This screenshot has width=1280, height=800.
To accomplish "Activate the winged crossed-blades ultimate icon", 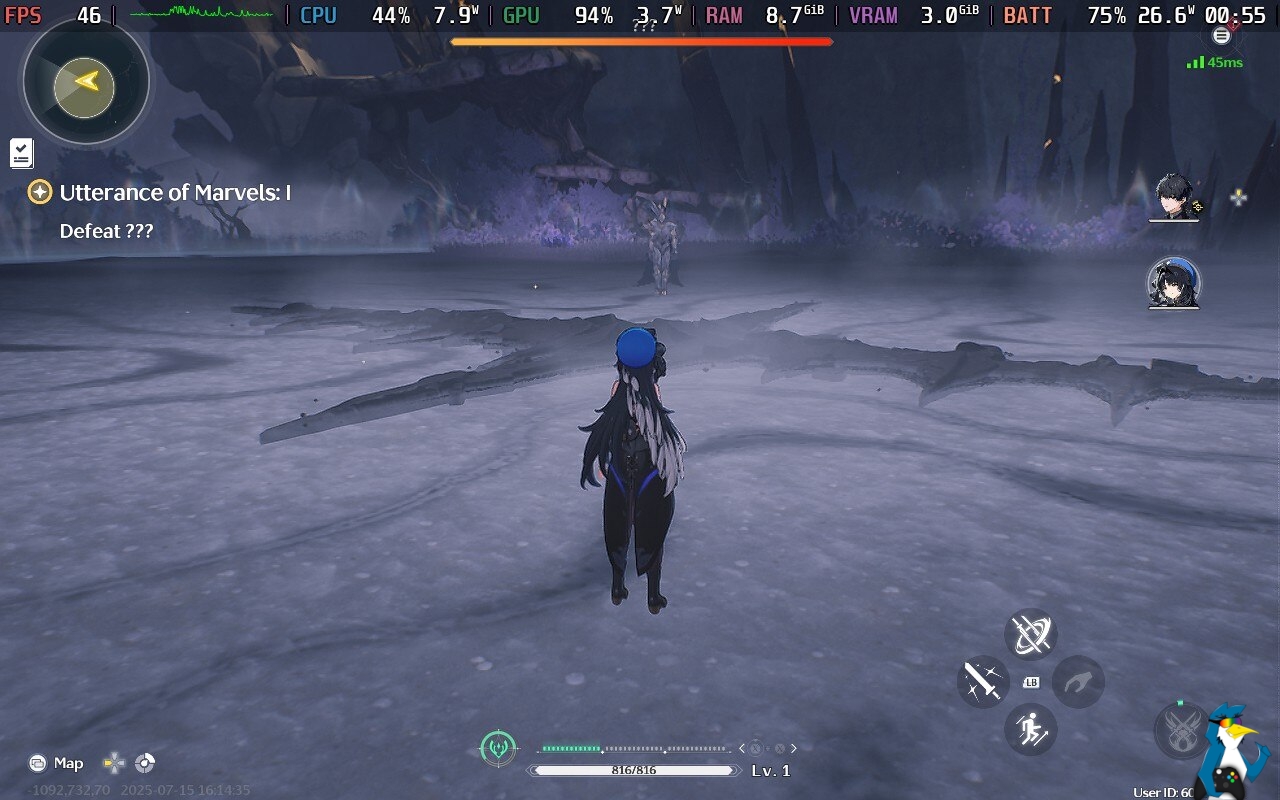I will [x=1180, y=729].
